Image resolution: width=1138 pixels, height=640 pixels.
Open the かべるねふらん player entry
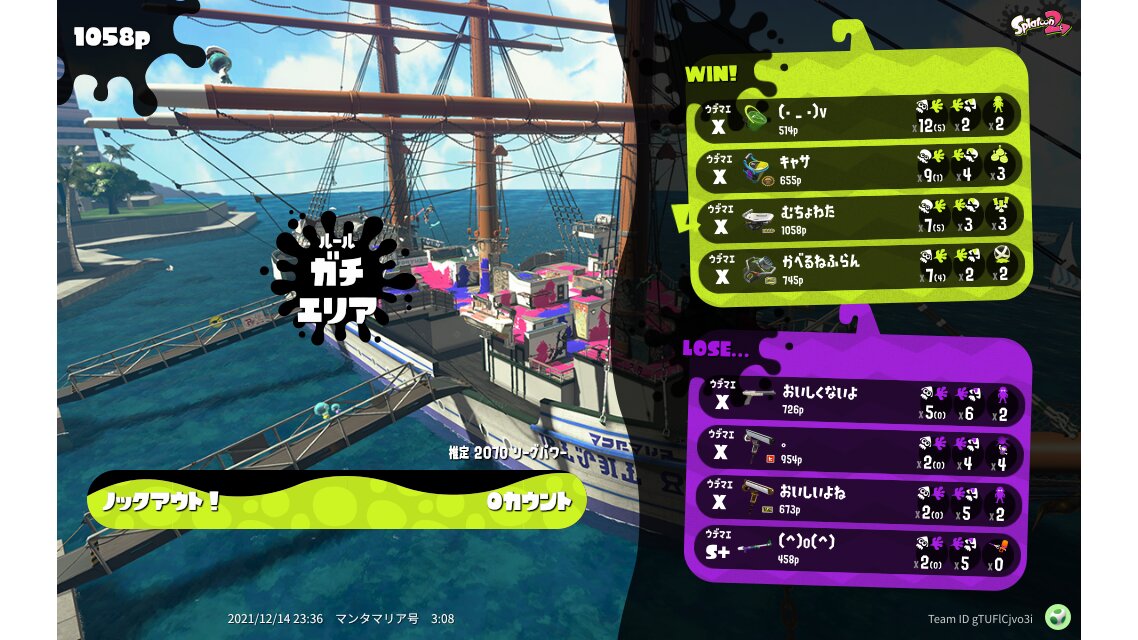pos(858,267)
